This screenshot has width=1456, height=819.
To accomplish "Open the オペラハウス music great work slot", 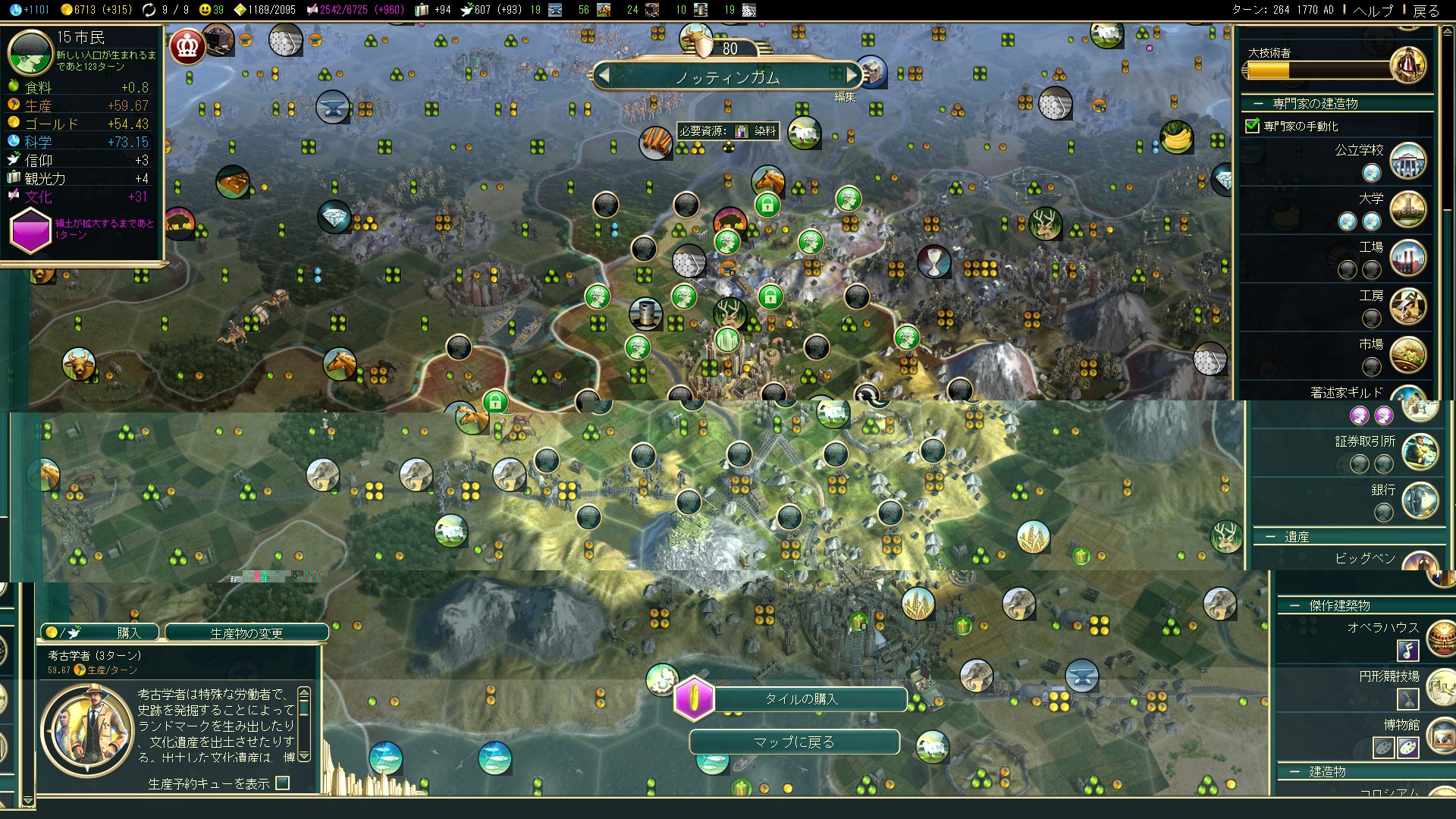I will pyautogui.click(x=1407, y=651).
